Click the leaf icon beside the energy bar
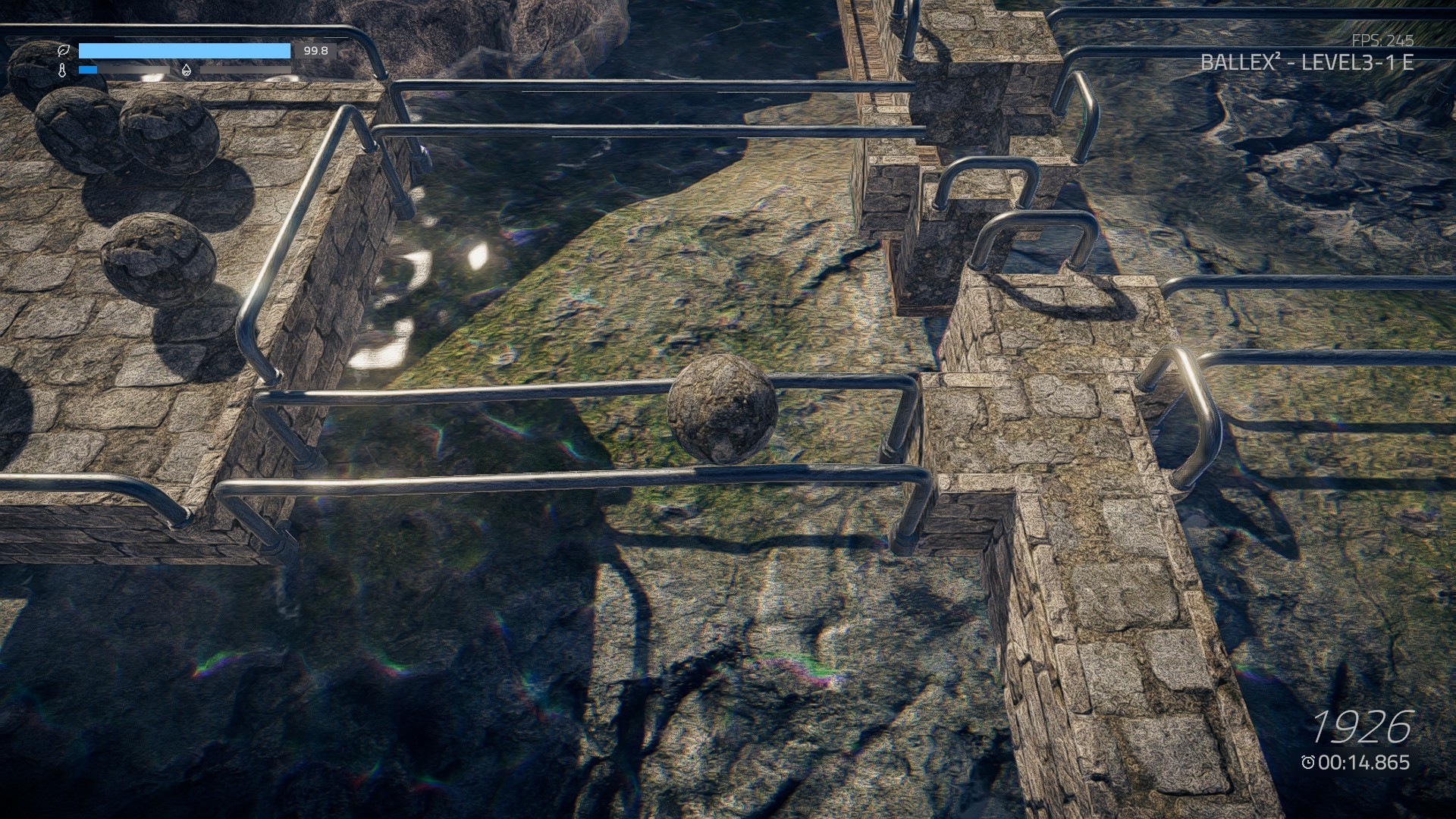1456x819 pixels. click(65, 50)
